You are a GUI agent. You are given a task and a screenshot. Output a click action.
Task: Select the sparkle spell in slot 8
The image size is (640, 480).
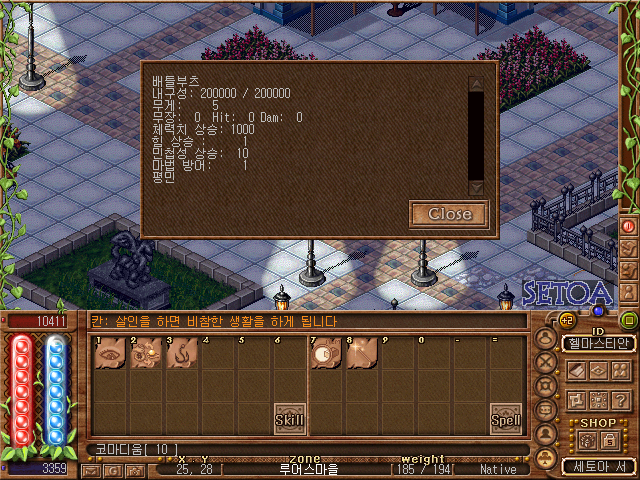click(361, 353)
